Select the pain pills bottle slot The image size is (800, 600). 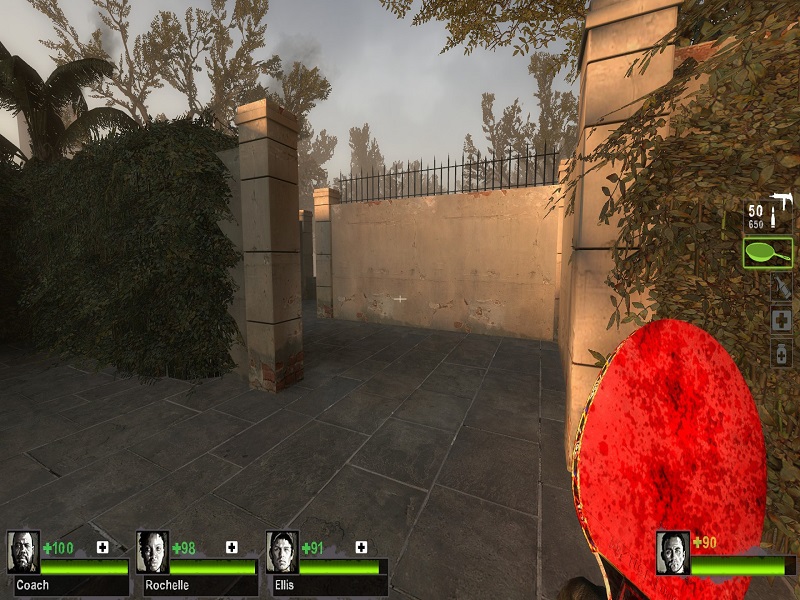(781, 353)
